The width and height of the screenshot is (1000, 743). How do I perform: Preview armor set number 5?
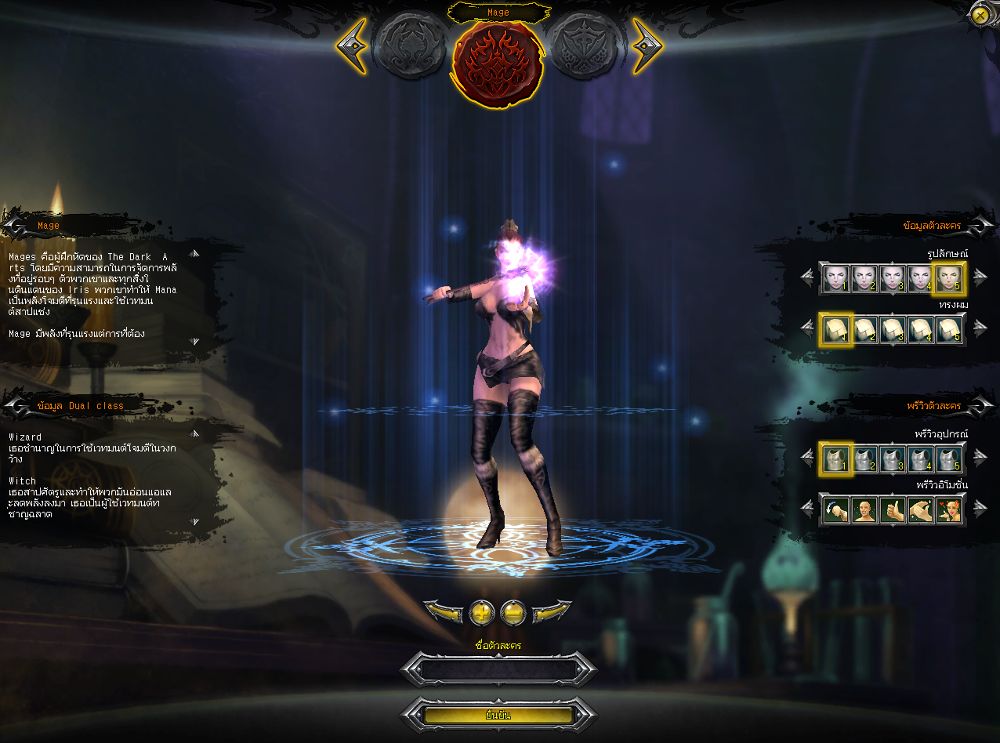pos(950,459)
